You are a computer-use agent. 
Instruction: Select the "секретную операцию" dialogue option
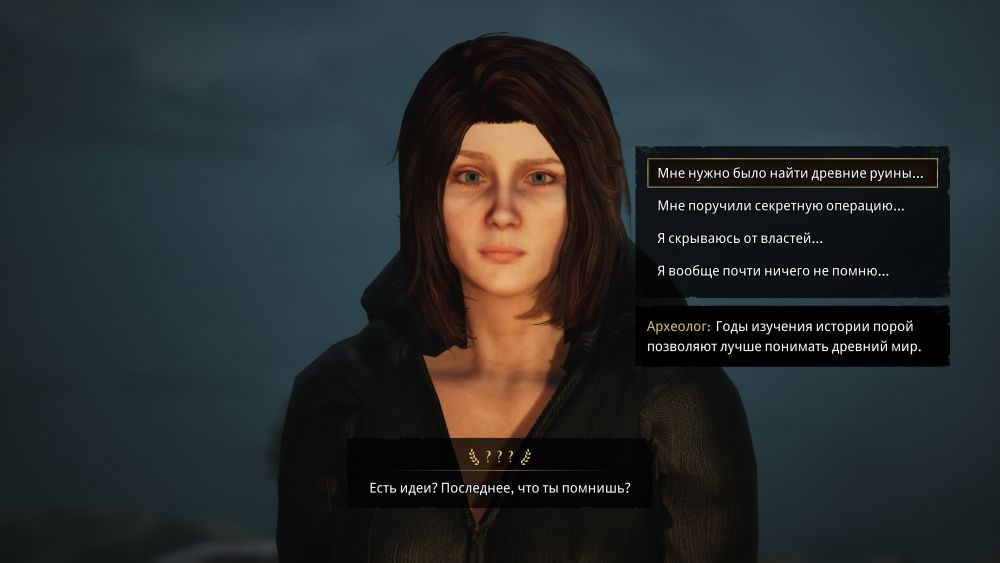tap(781, 206)
